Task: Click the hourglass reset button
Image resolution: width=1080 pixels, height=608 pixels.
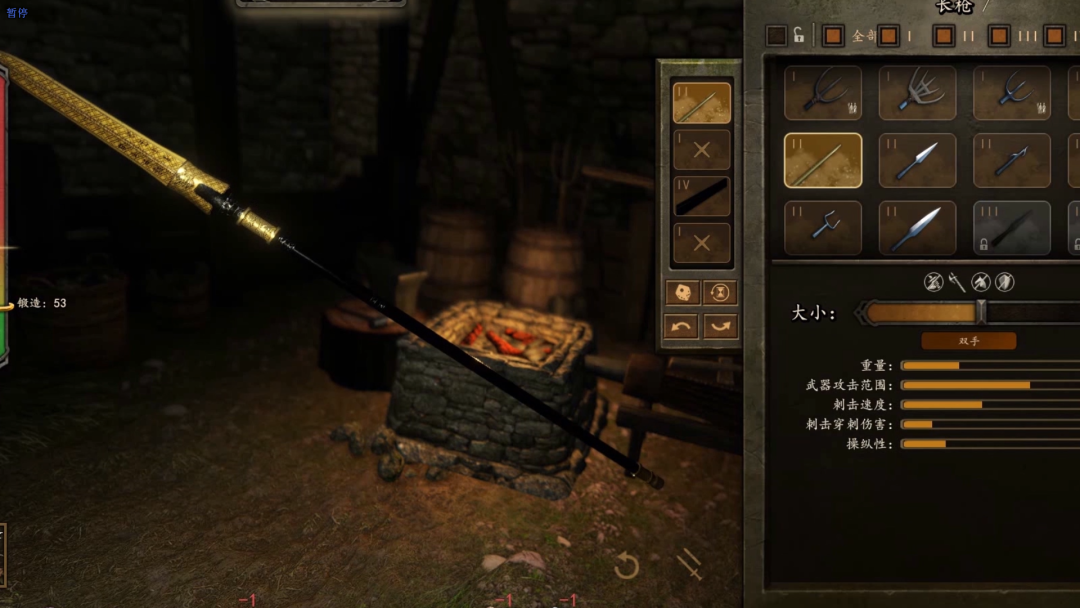Action: coord(720,292)
